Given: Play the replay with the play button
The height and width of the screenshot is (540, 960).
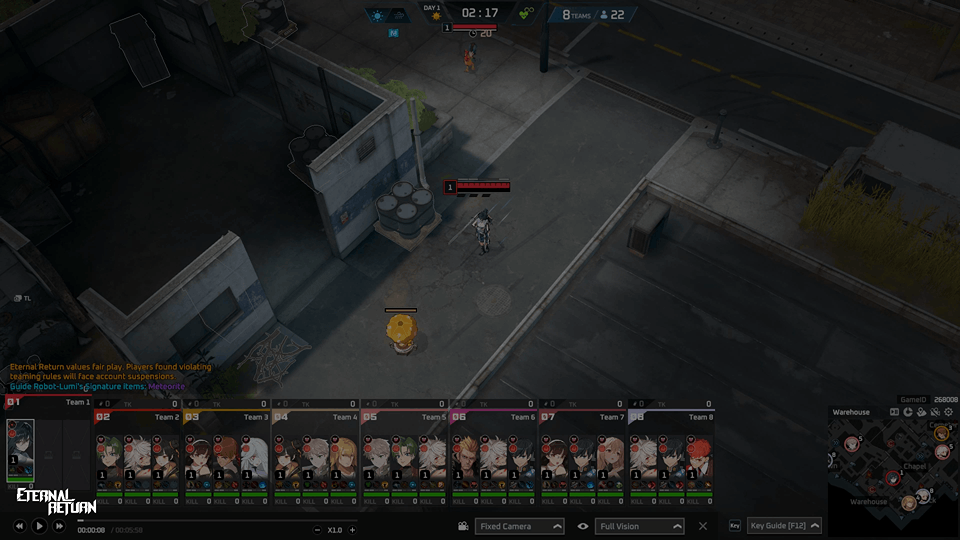Looking at the screenshot, I should pos(39,525).
